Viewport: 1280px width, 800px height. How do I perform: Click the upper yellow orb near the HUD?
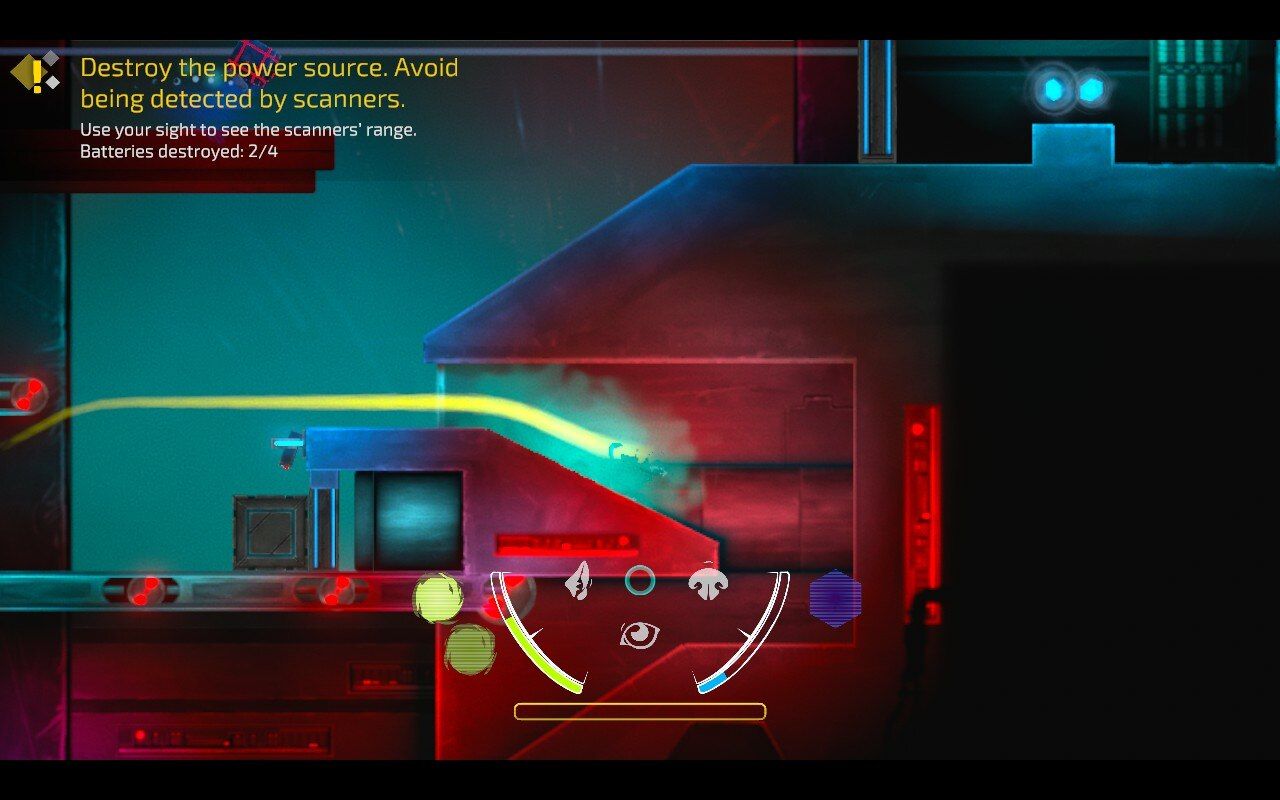coord(437,597)
